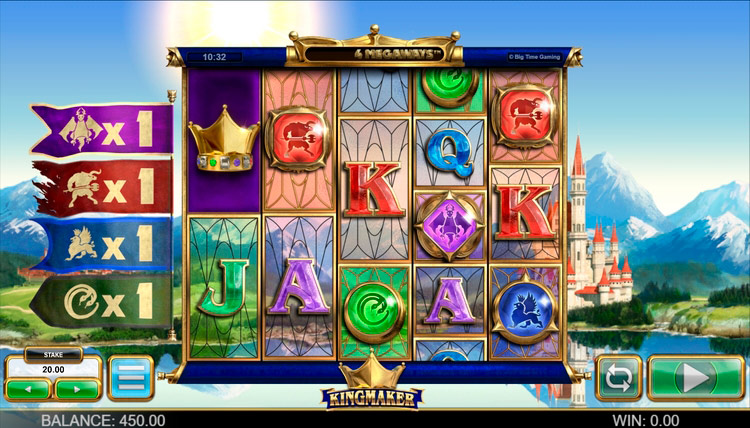Increase the stake with the right arrow
Image resolution: width=750 pixels, height=428 pixels.
[76, 387]
